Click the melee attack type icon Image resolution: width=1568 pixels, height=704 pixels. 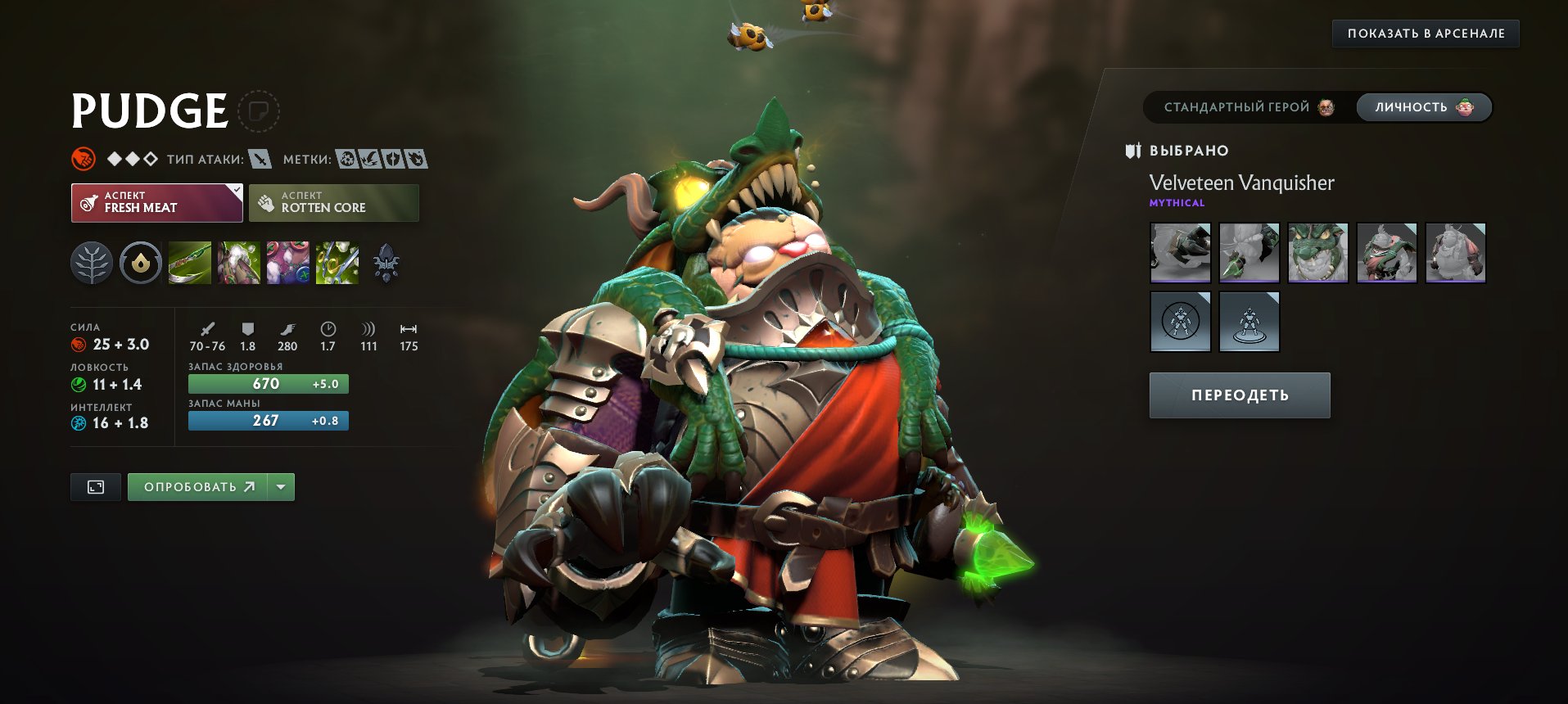(x=262, y=160)
